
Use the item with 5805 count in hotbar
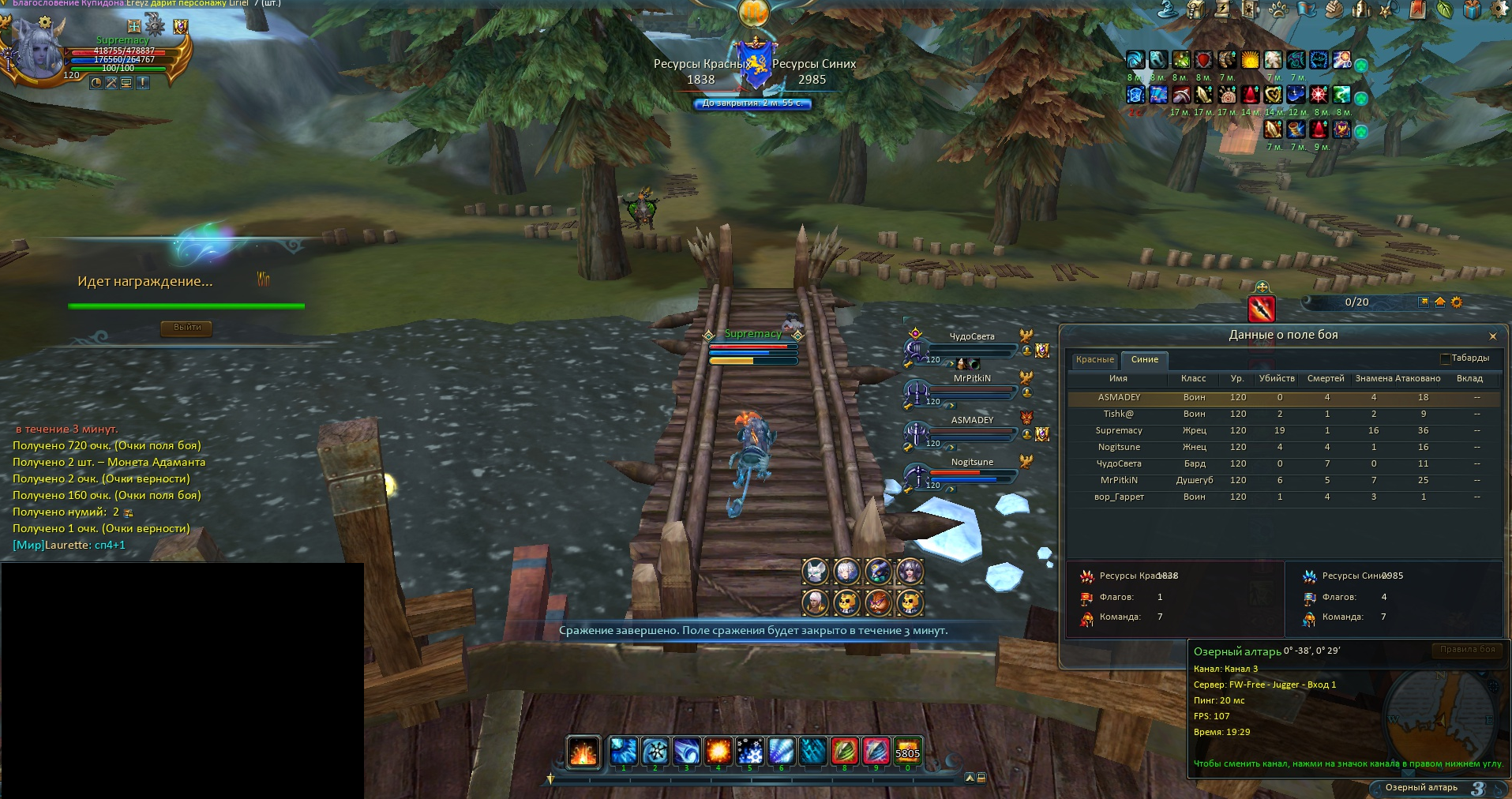907,751
